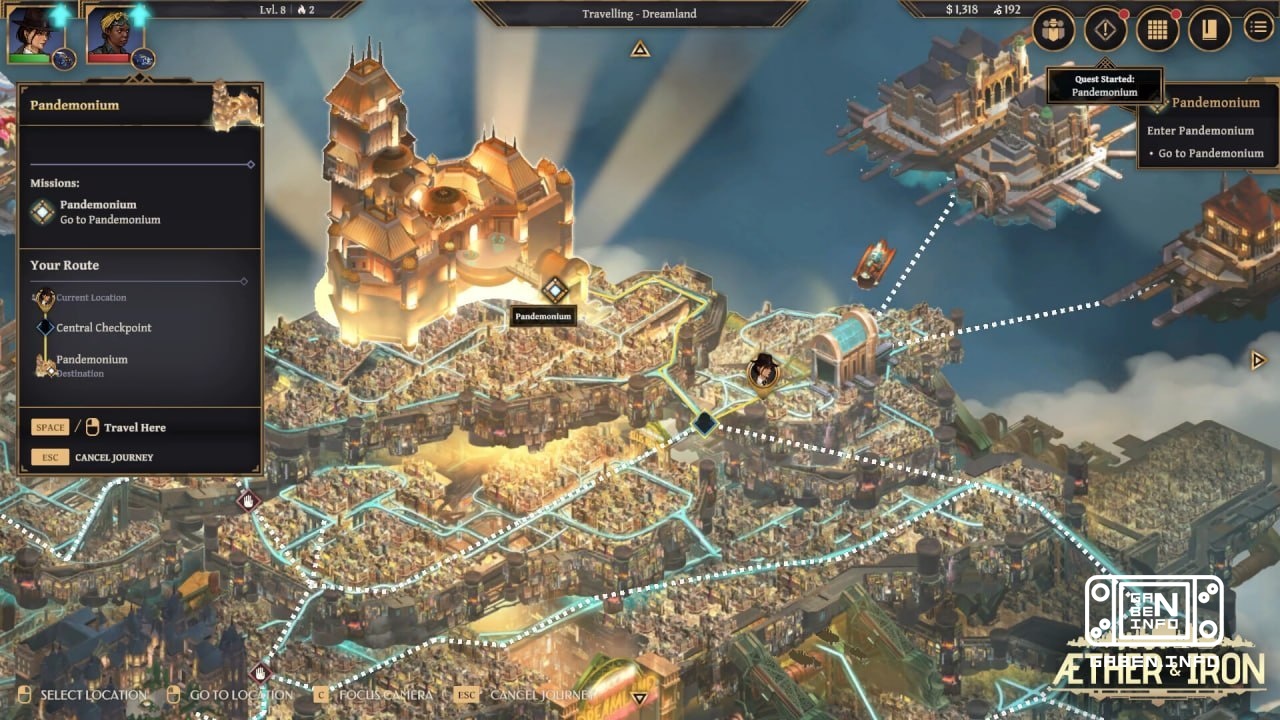
Task: Click the Travelling - Dreamland title bar
Action: pos(640,14)
